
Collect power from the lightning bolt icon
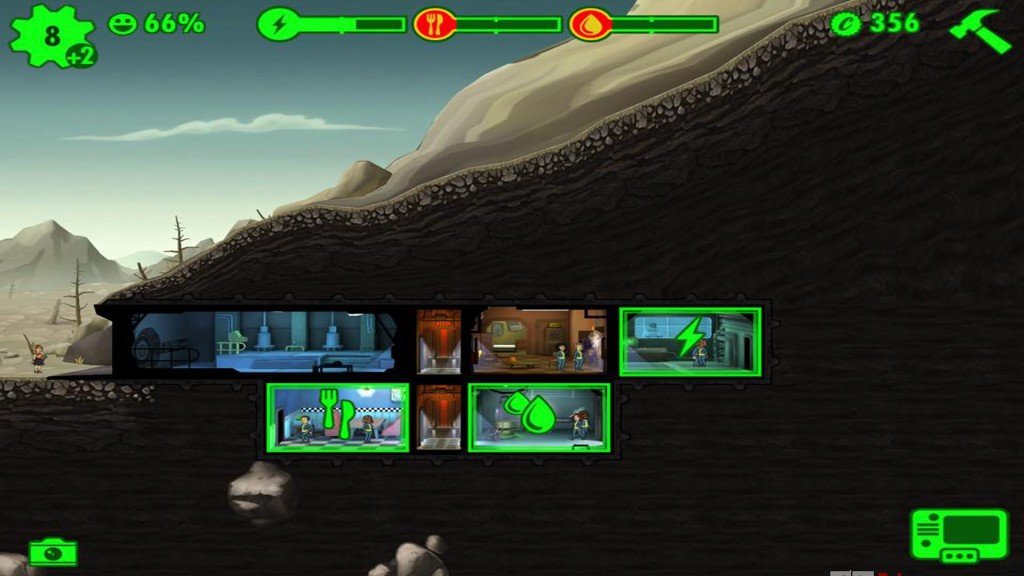(689, 338)
